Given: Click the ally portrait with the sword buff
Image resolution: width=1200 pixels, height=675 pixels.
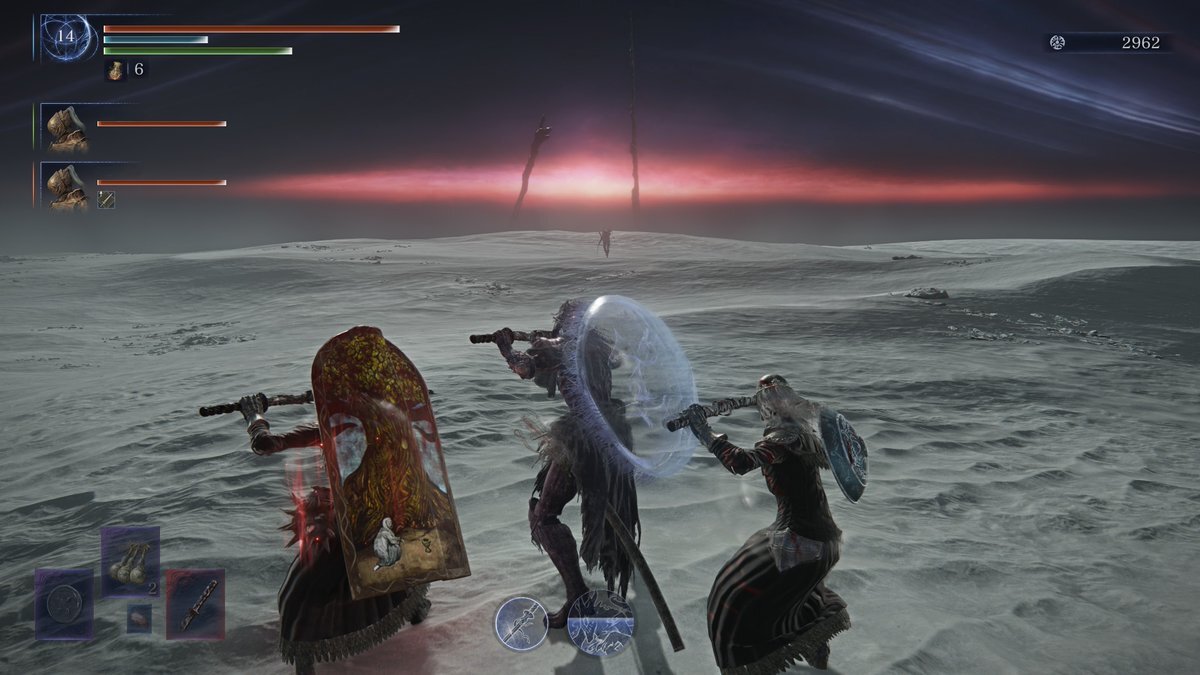Looking at the screenshot, I should tap(68, 186).
